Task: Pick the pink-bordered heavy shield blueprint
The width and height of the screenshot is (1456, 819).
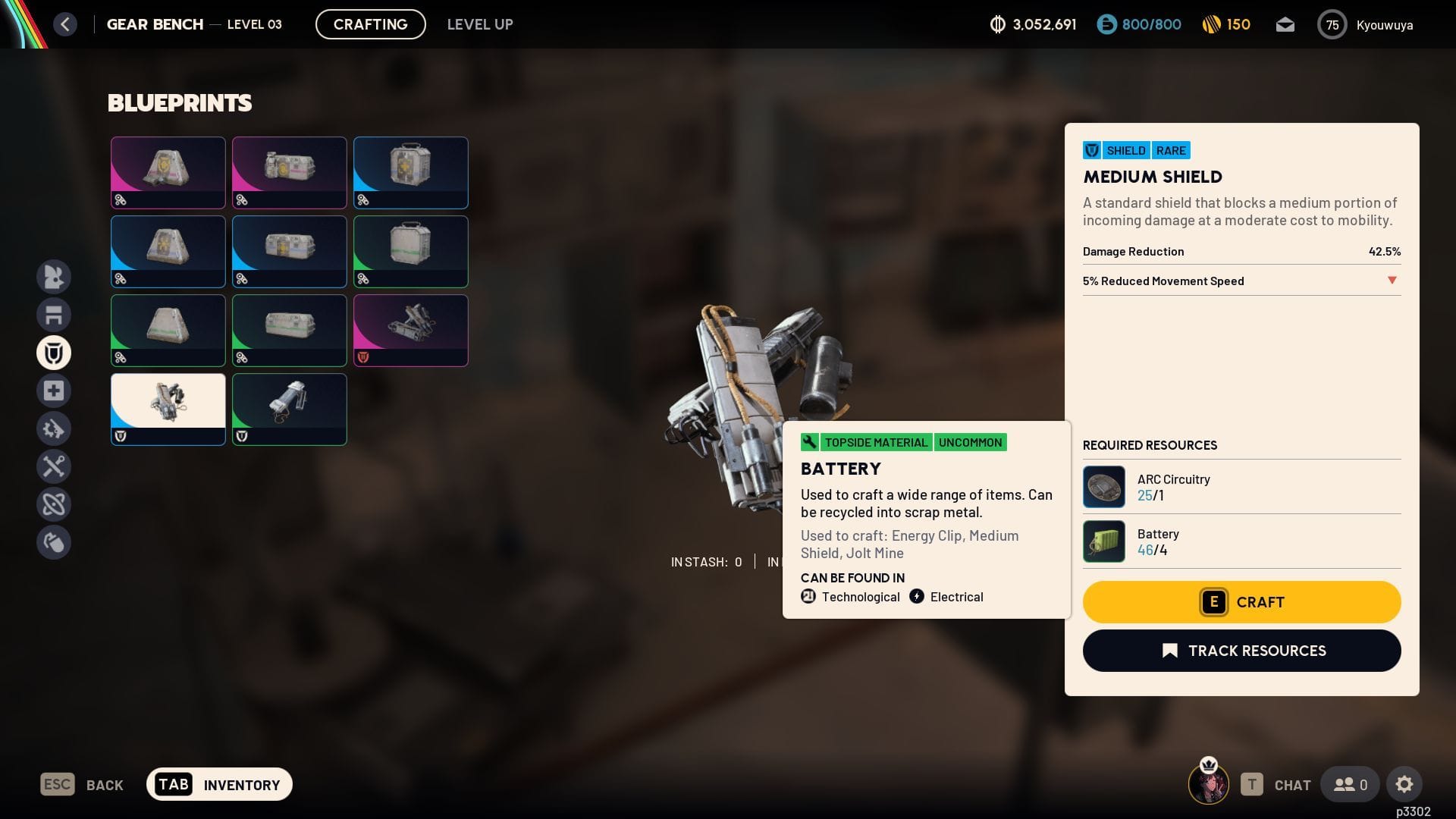Action: [x=411, y=330]
